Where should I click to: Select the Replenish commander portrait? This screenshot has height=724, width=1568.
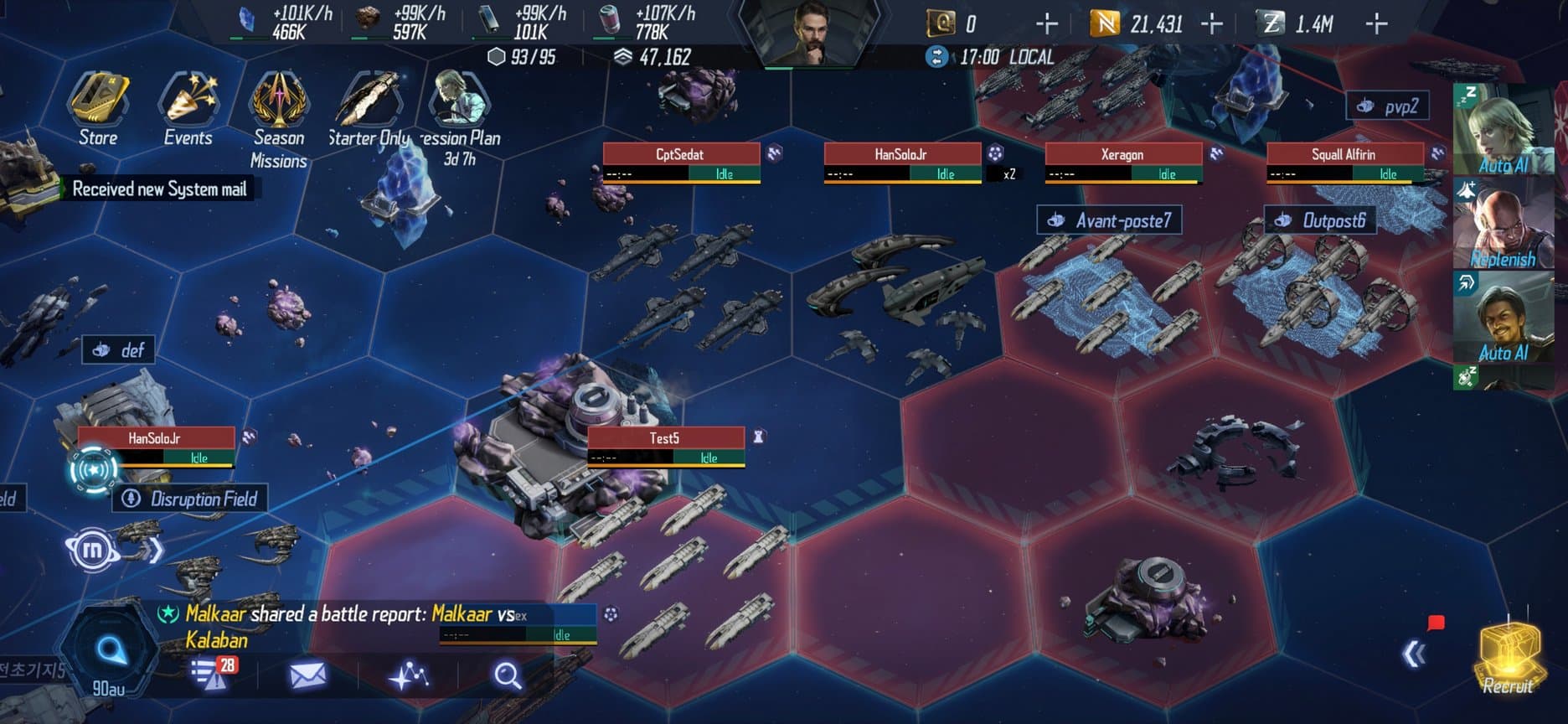(1502, 226)
